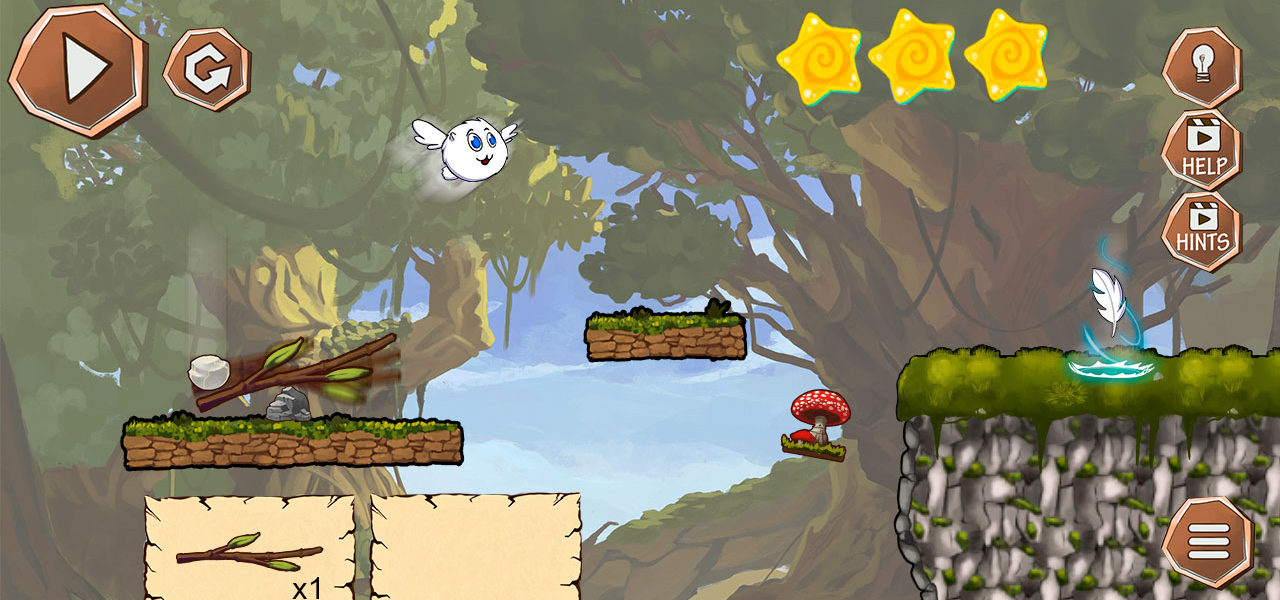
Task: Open the HINTS video button
Action: click(x=1201, y=231)
